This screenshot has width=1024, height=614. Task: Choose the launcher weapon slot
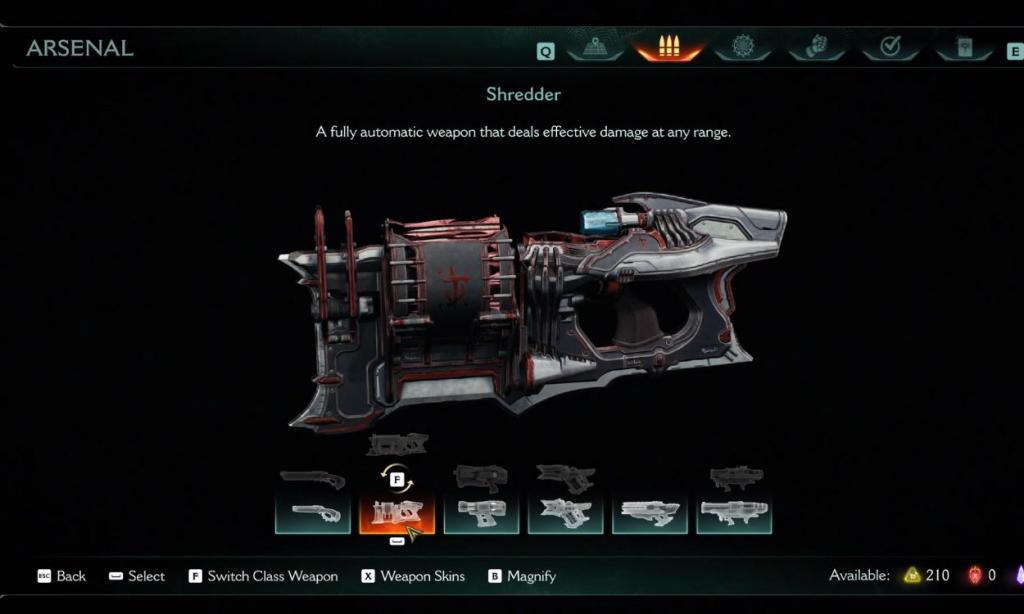pos(733,514)
